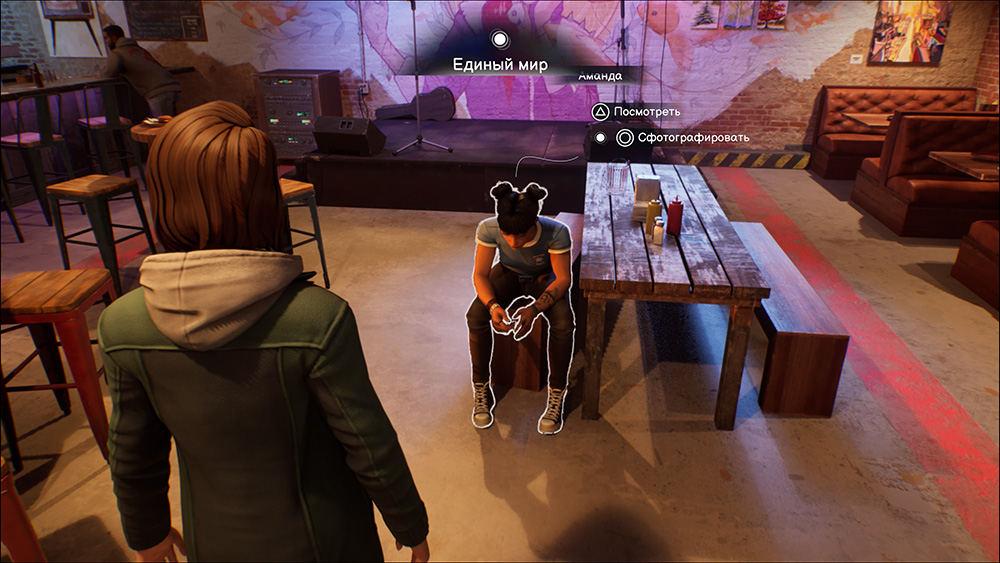
Task: Select the "Сфотографировать" interaction option
Action: (679, 138)
